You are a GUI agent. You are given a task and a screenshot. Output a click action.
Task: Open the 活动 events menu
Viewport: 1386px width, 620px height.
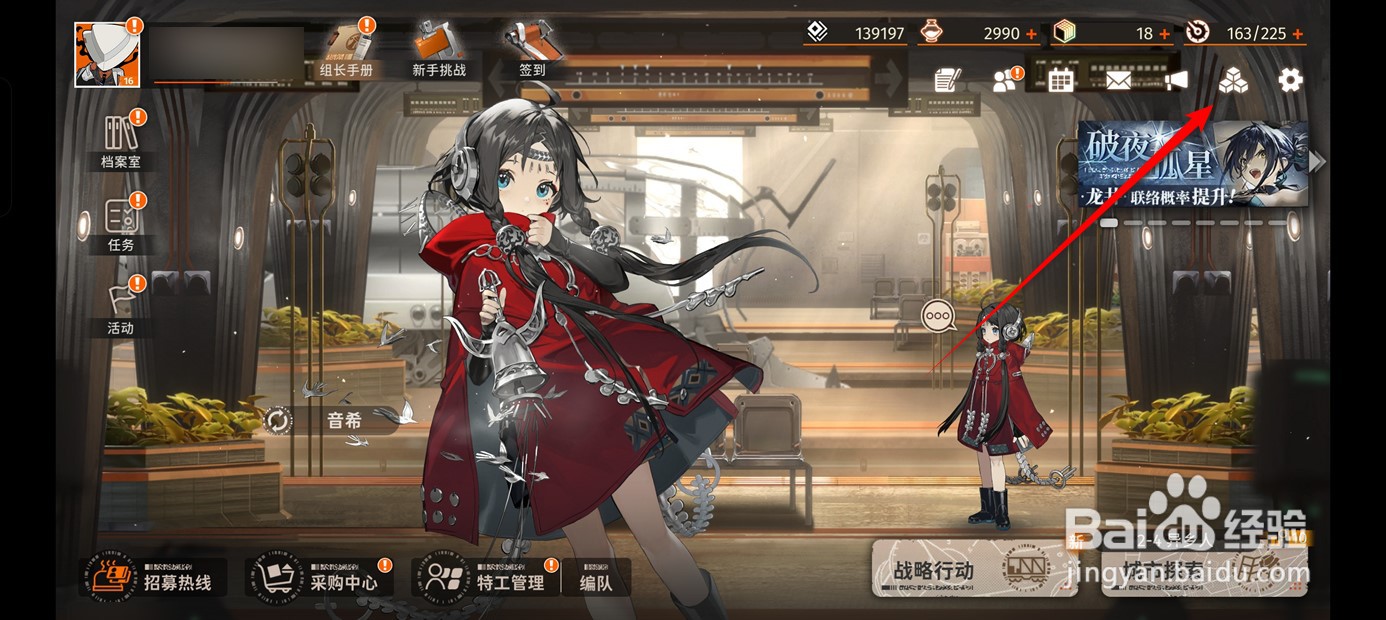point(120,308)
